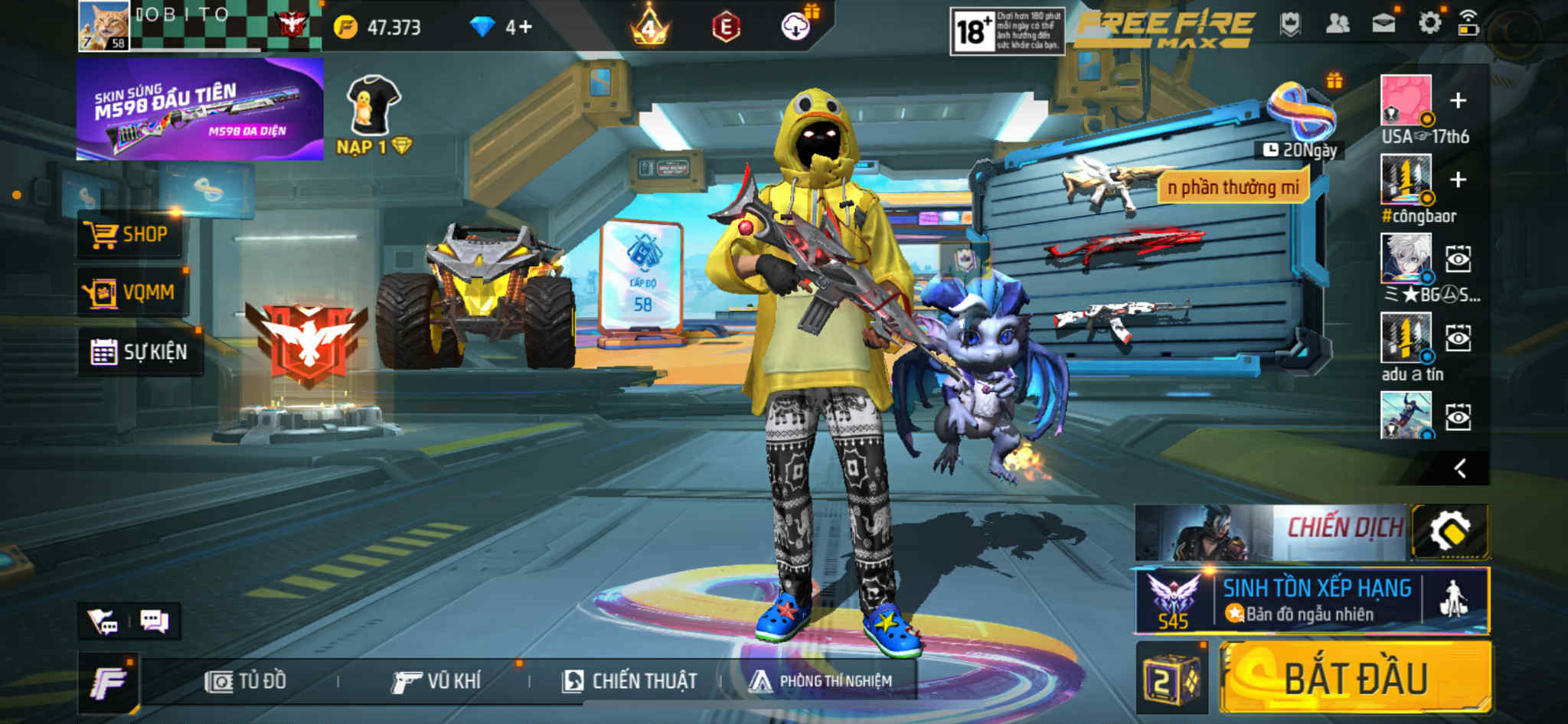Open the download cloud icon

tap(796, 27)
